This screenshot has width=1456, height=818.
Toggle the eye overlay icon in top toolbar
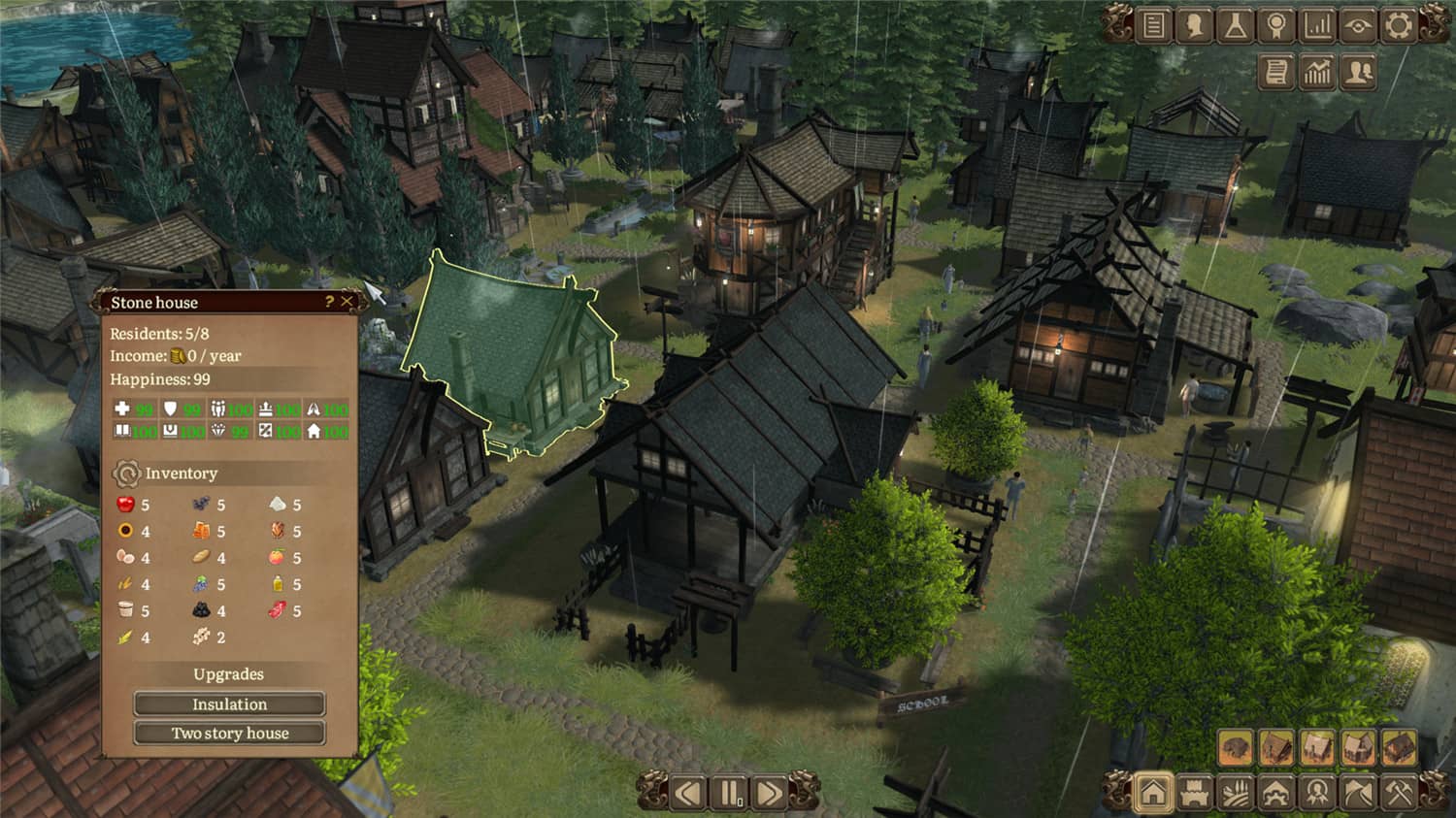coord(1358,24)
